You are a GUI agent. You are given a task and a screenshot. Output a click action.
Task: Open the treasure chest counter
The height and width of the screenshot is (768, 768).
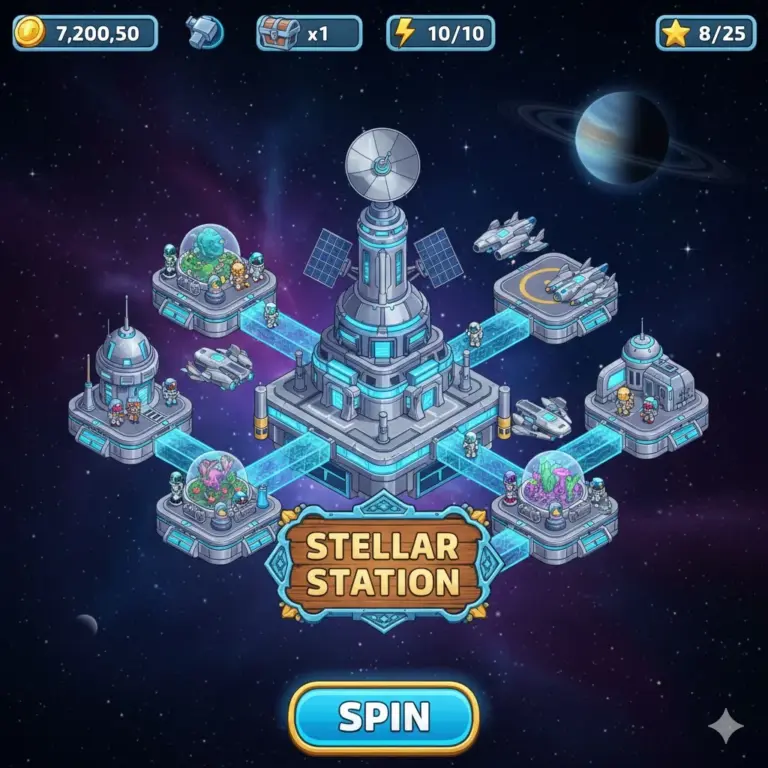[x=308, y=33]
